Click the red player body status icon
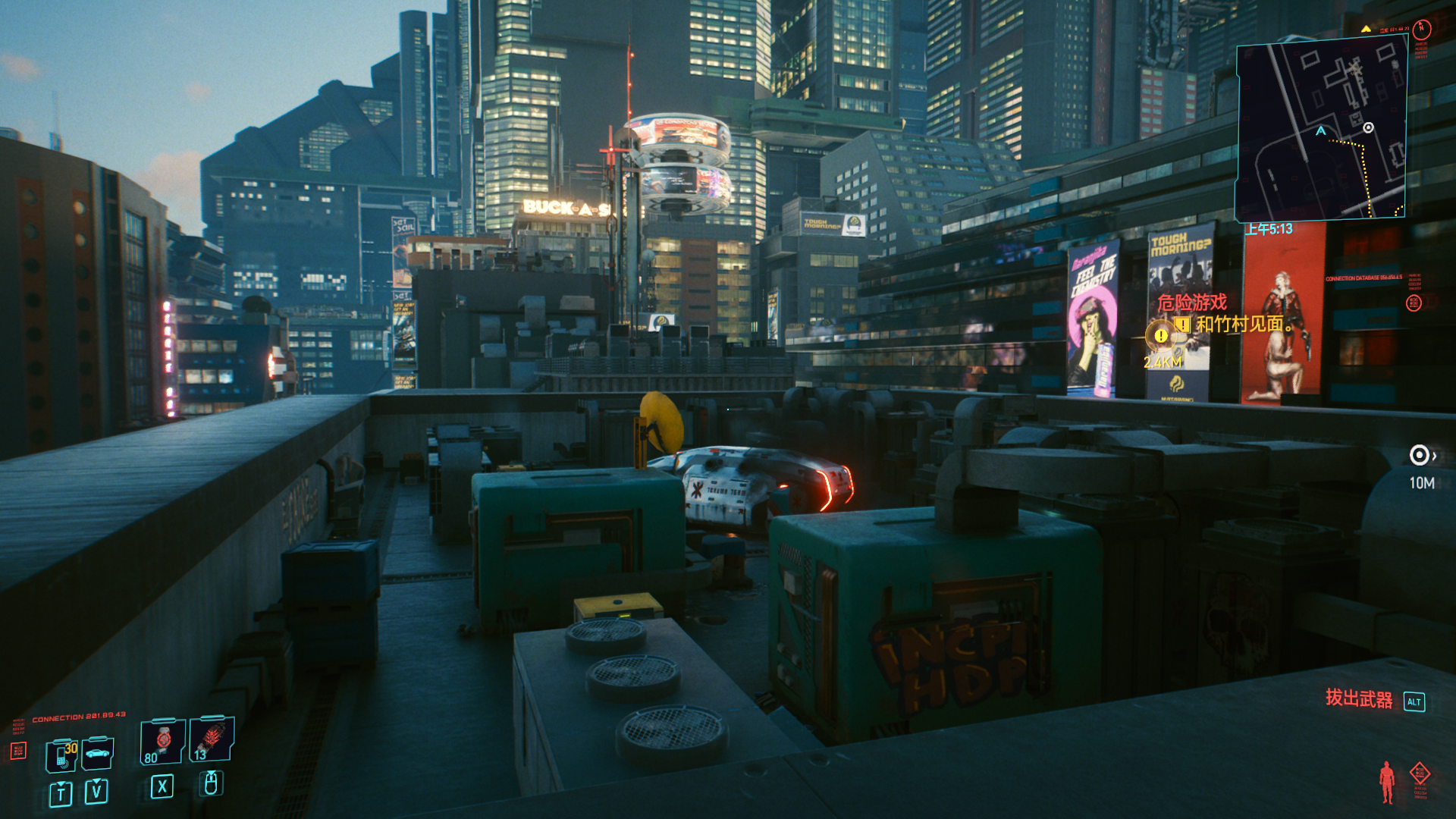The image size is (1456, 819). tap(1387, 782)
